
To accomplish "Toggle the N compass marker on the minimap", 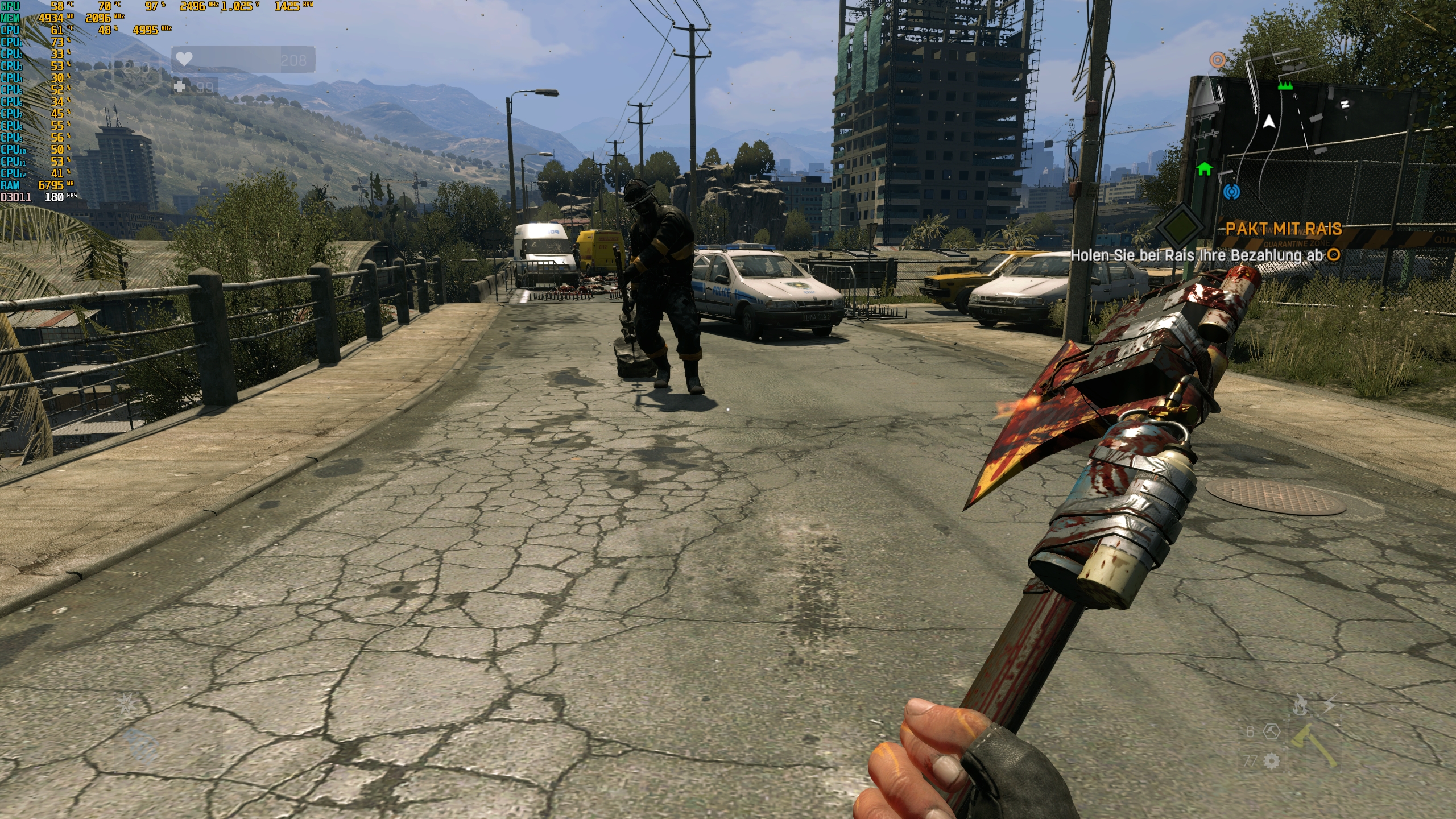I will [x=1345, y=105].
